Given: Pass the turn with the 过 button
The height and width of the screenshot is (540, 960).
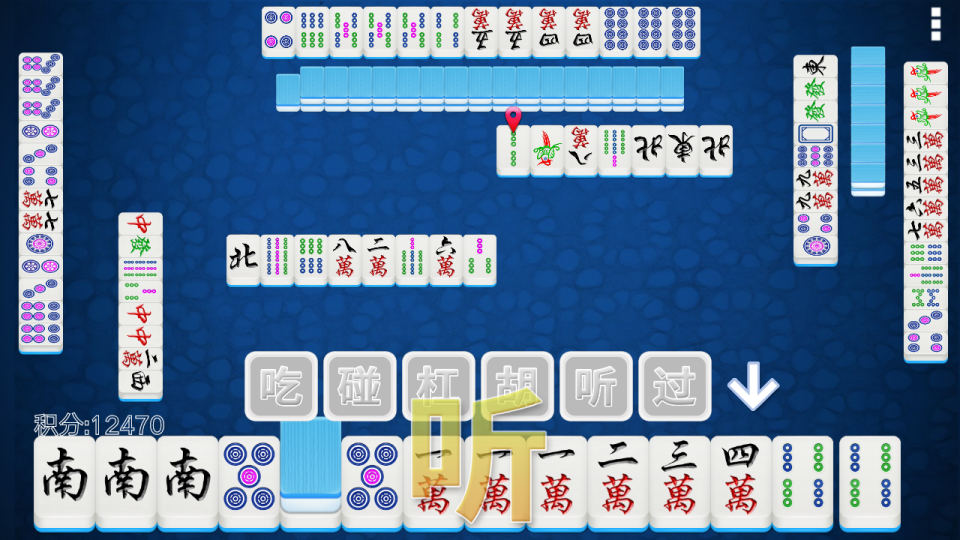Looking at the screenshot, I should click(x=675, y=385).
